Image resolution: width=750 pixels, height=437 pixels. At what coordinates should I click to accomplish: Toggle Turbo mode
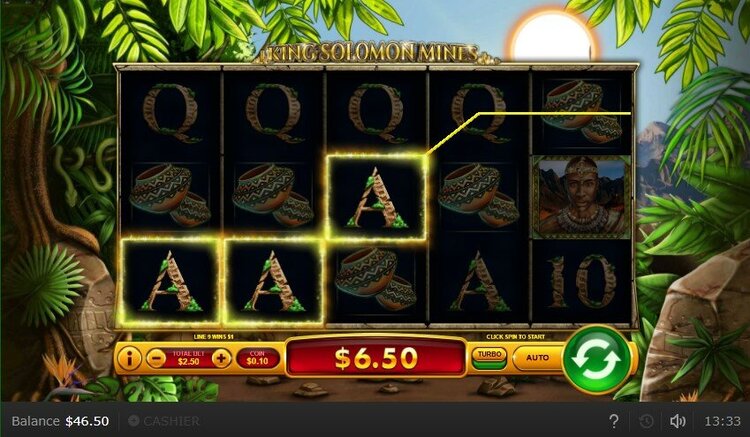pos(489,357)
